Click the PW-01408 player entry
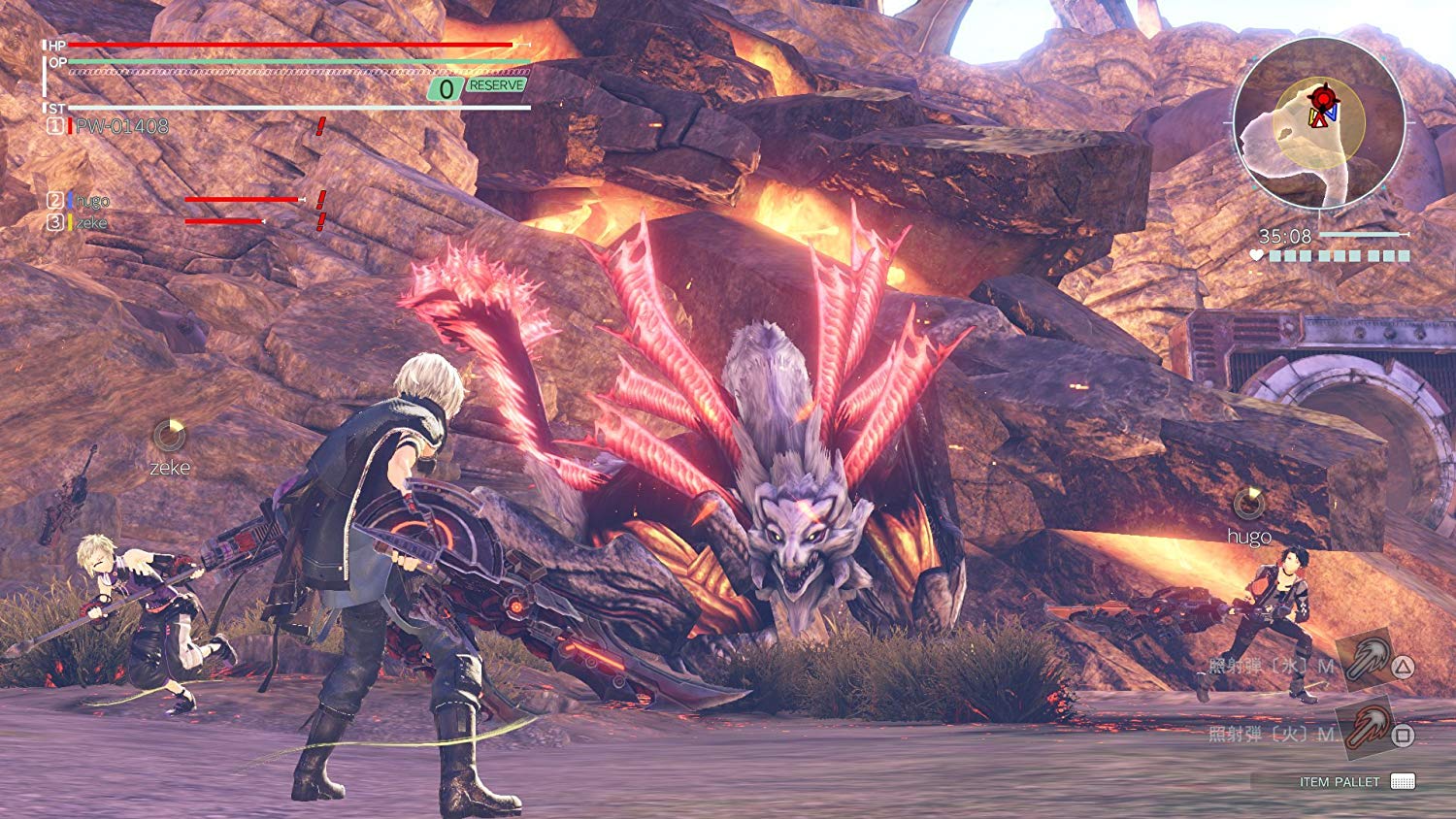 click(121, 126)
